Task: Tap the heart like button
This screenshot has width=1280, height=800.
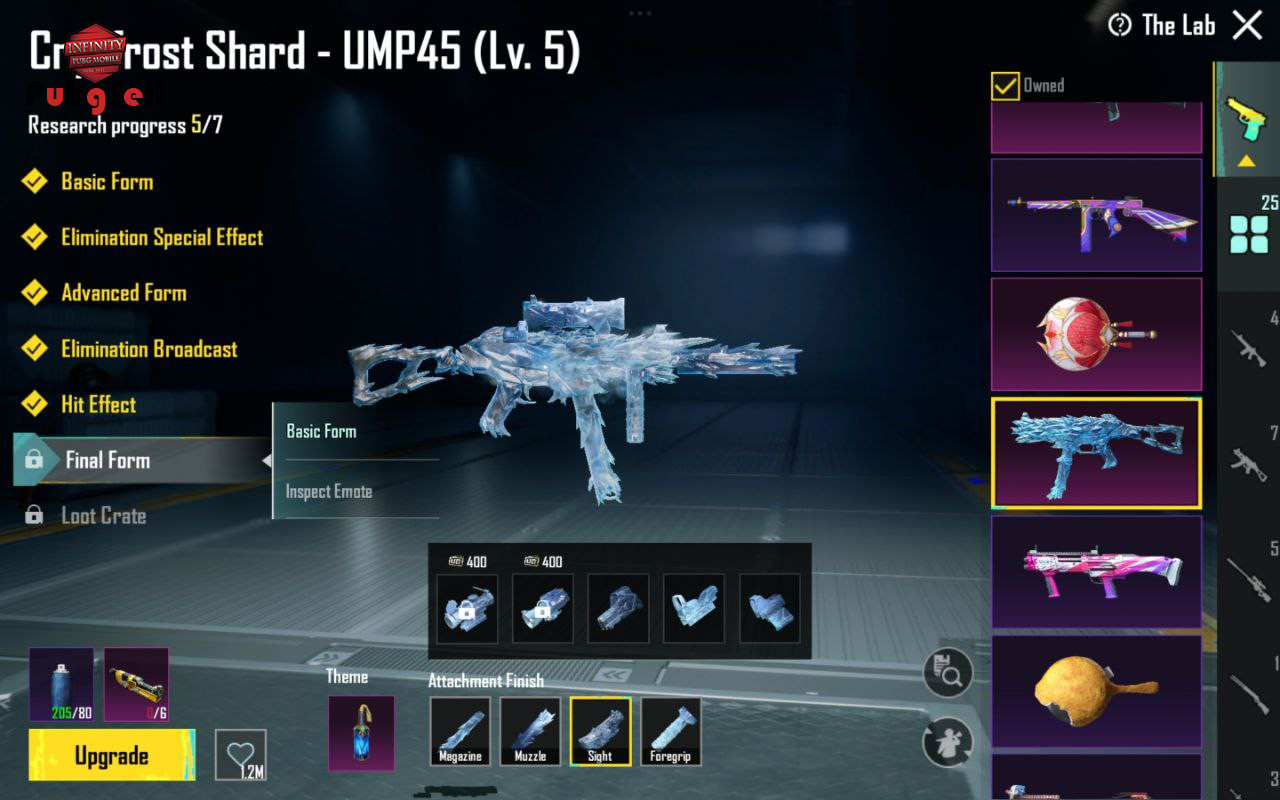Action: point(241,754)
